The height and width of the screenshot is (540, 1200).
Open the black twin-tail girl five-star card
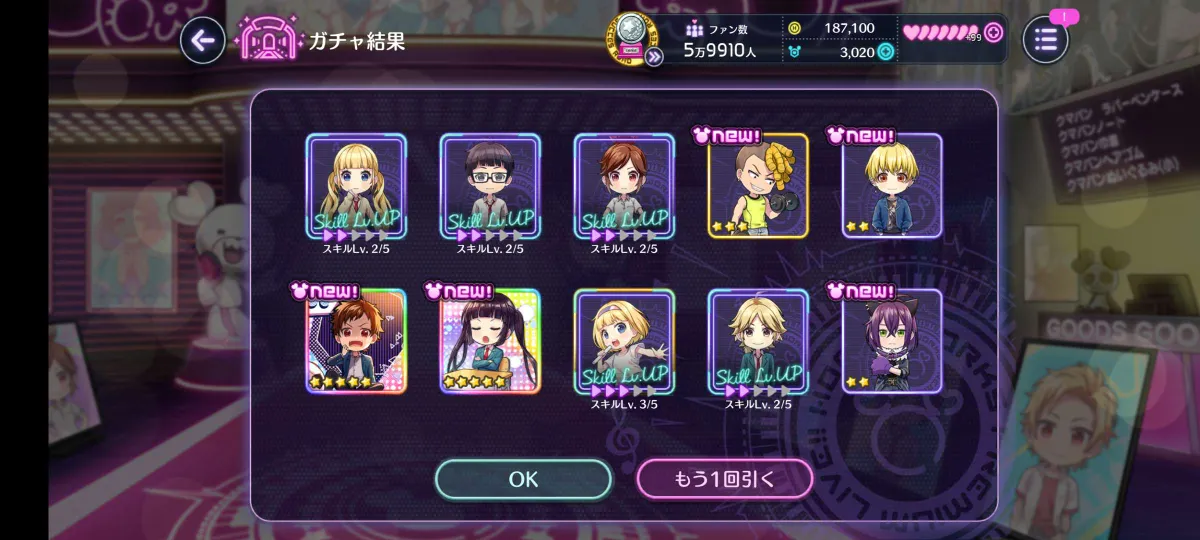(490, 341)
